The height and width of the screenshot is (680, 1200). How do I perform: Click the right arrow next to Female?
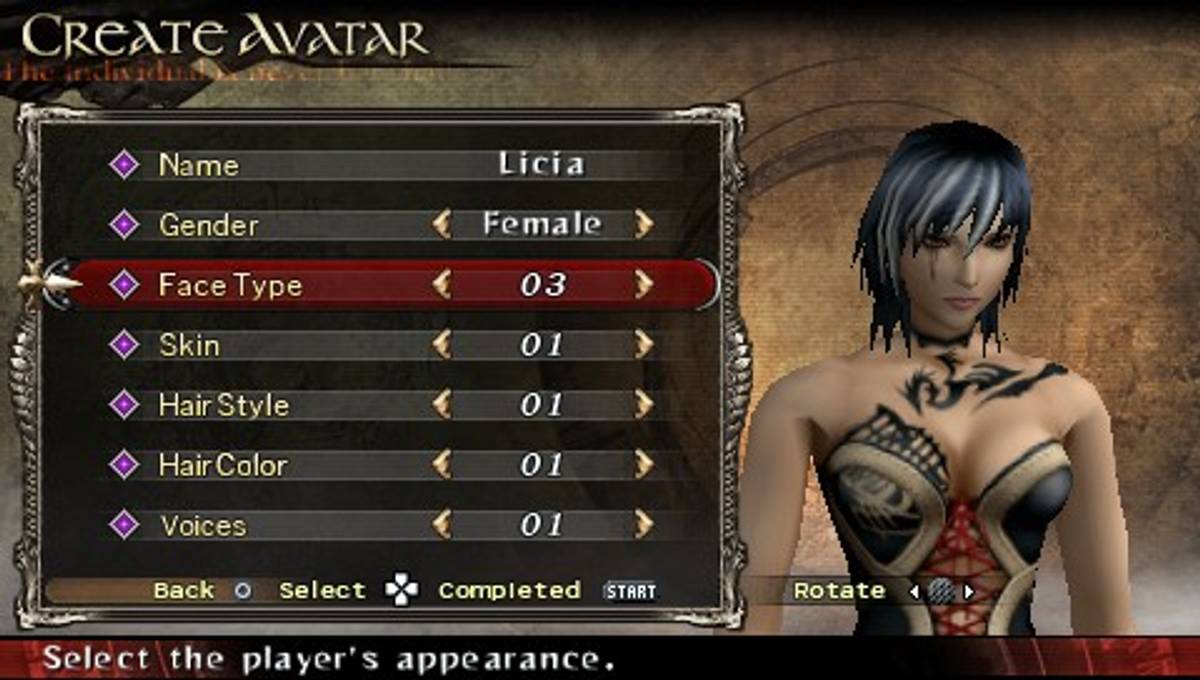click(643, 224)
